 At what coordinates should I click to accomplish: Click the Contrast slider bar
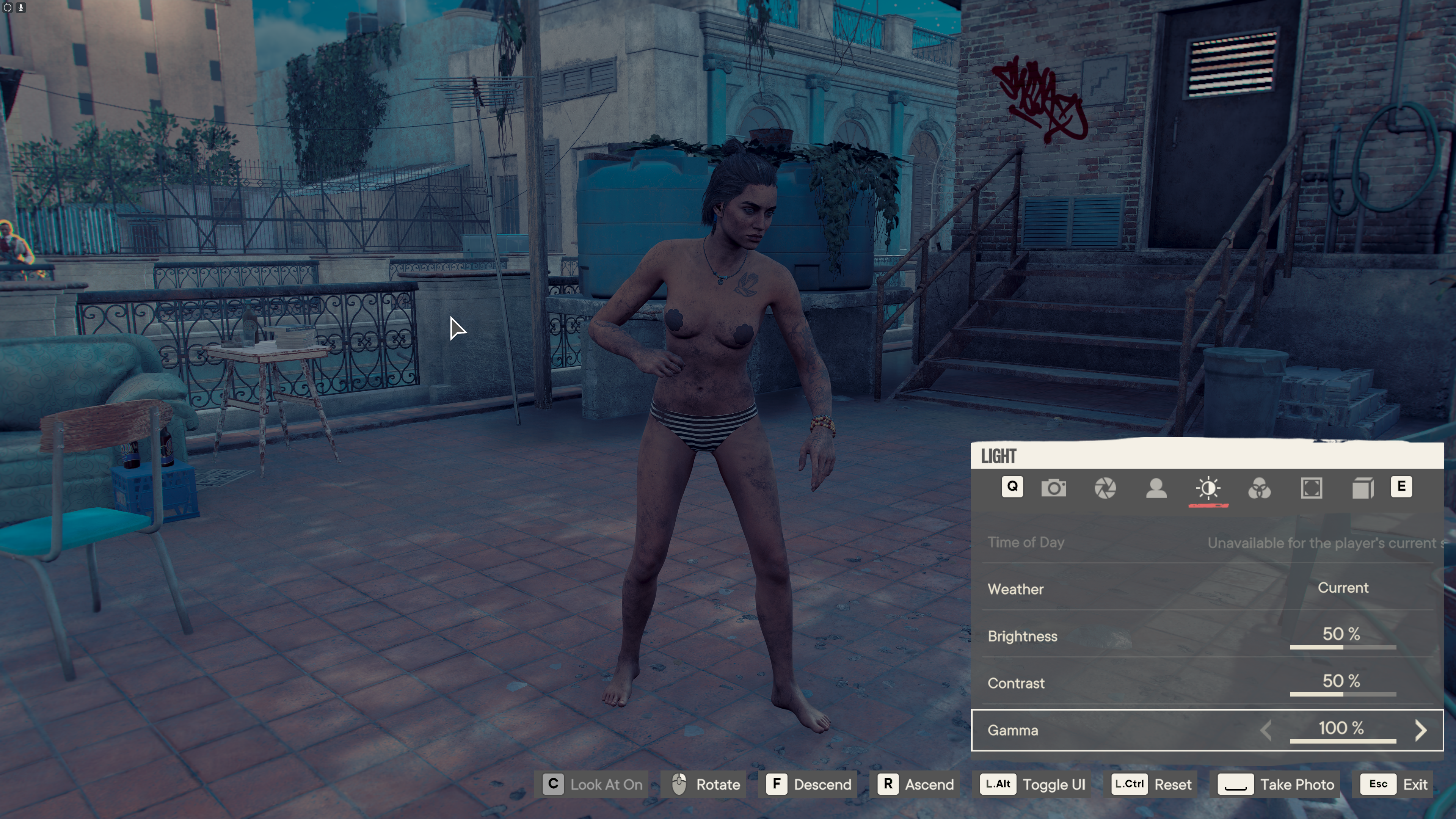(1343, 694)
